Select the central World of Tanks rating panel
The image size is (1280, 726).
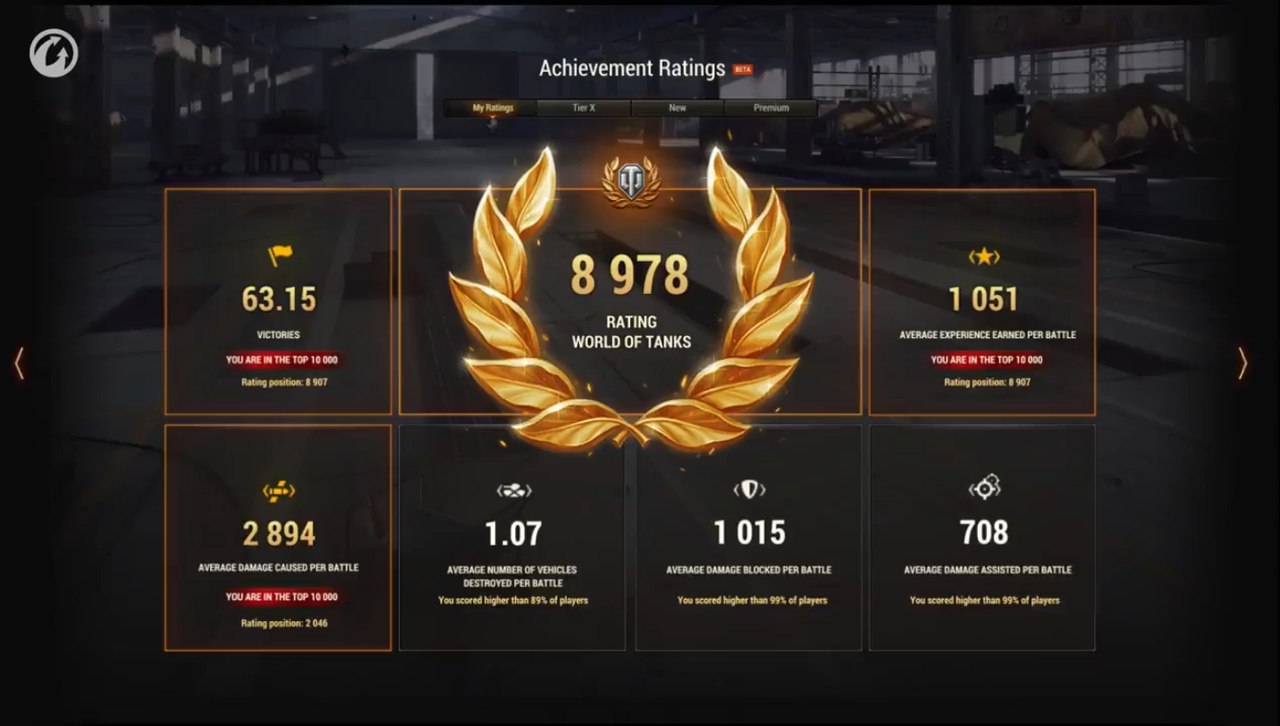[630, 302]
